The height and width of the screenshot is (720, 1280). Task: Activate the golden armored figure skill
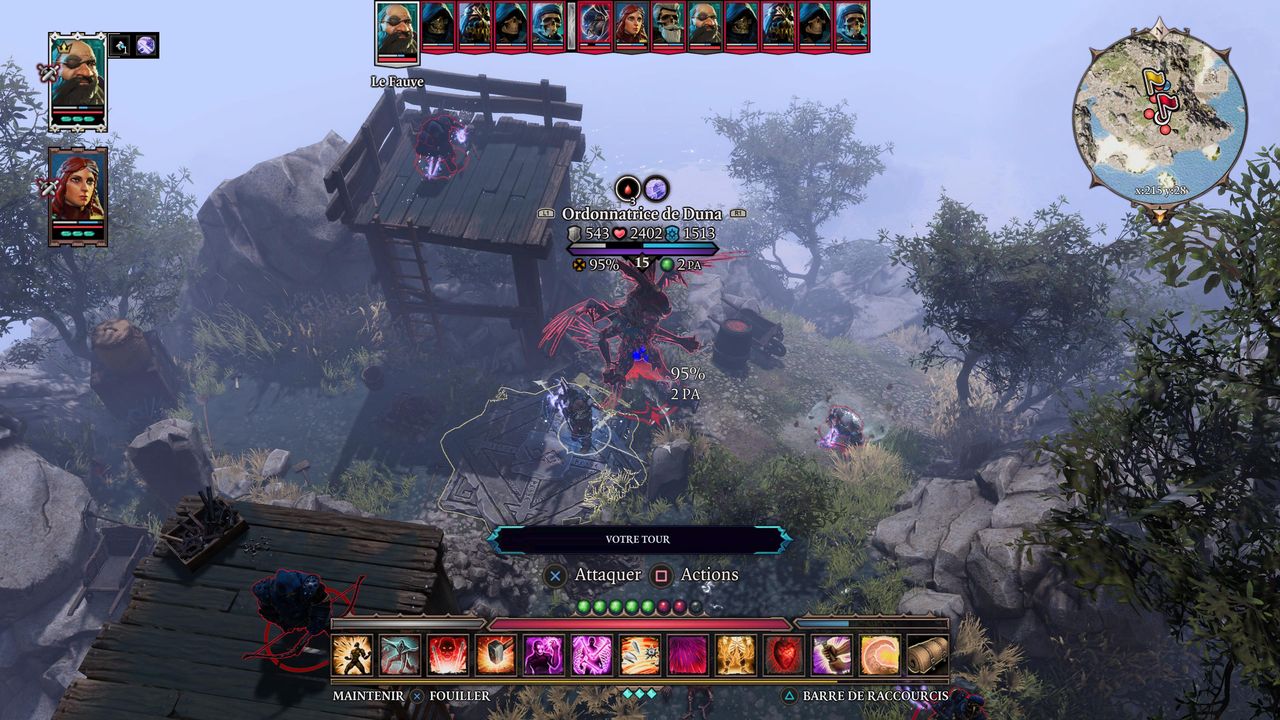click(x=736, y=654)
